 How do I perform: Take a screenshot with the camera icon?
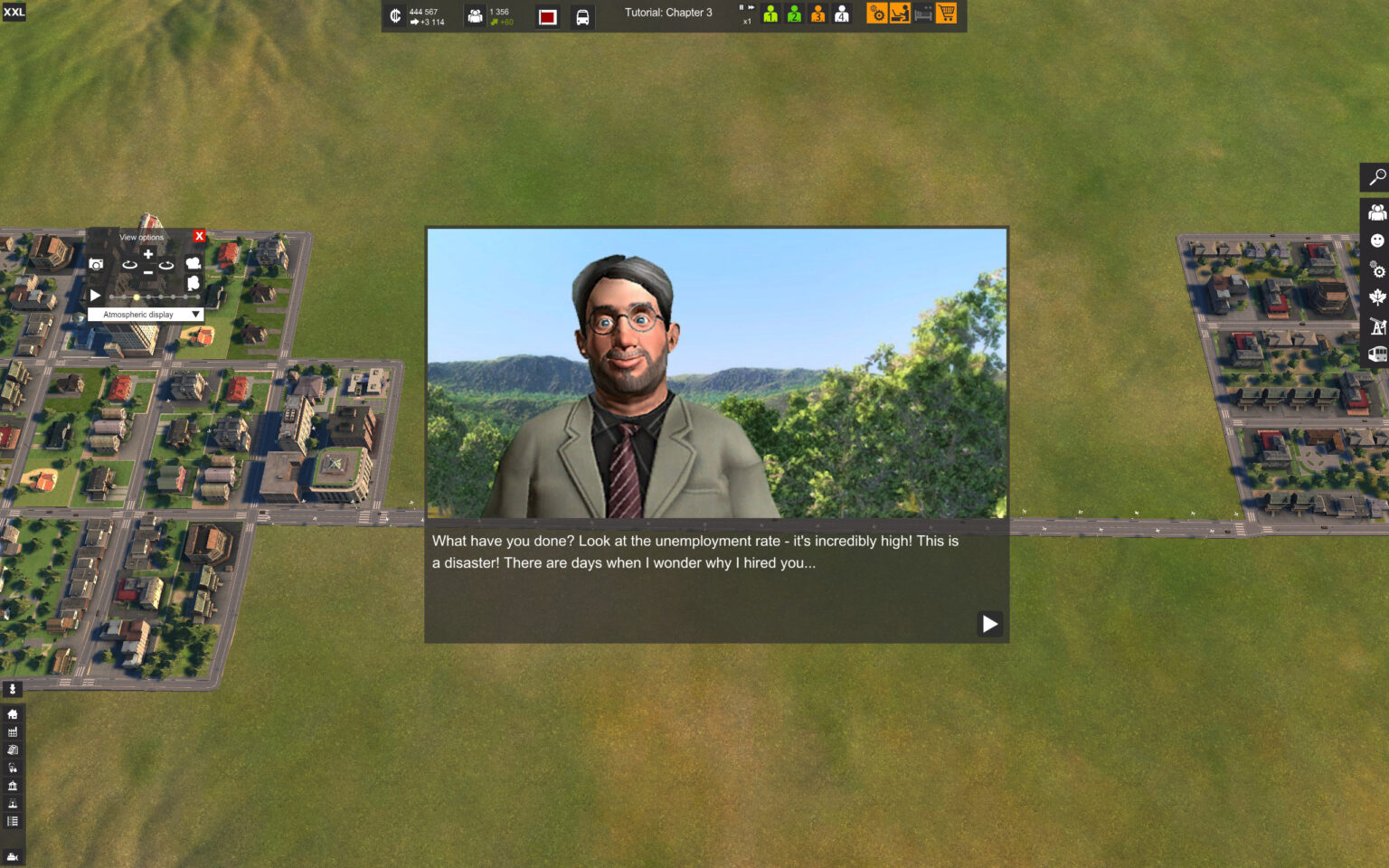[x=96, y=264]
